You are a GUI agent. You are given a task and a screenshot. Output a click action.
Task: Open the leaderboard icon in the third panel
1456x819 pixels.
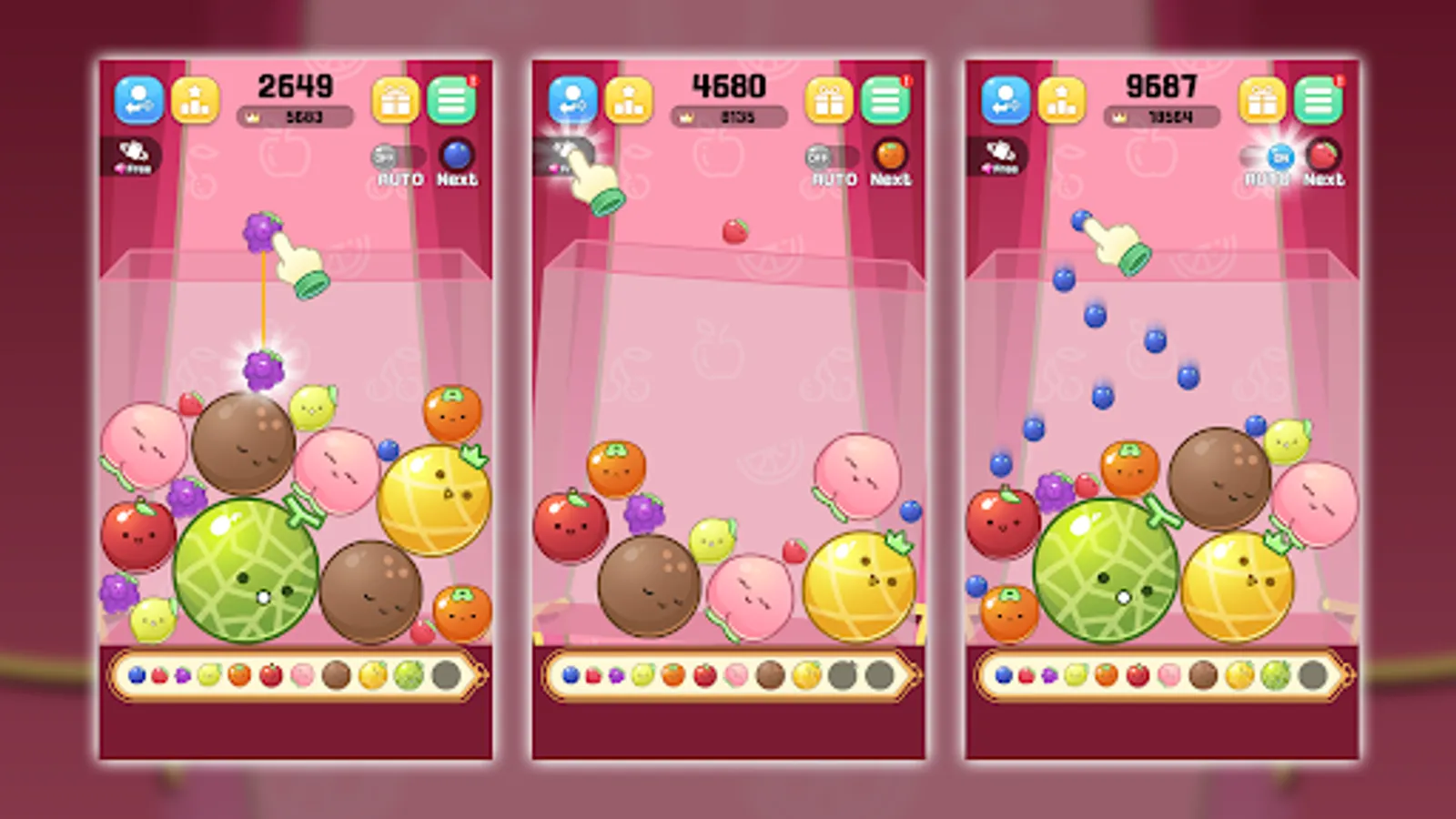1063,100
